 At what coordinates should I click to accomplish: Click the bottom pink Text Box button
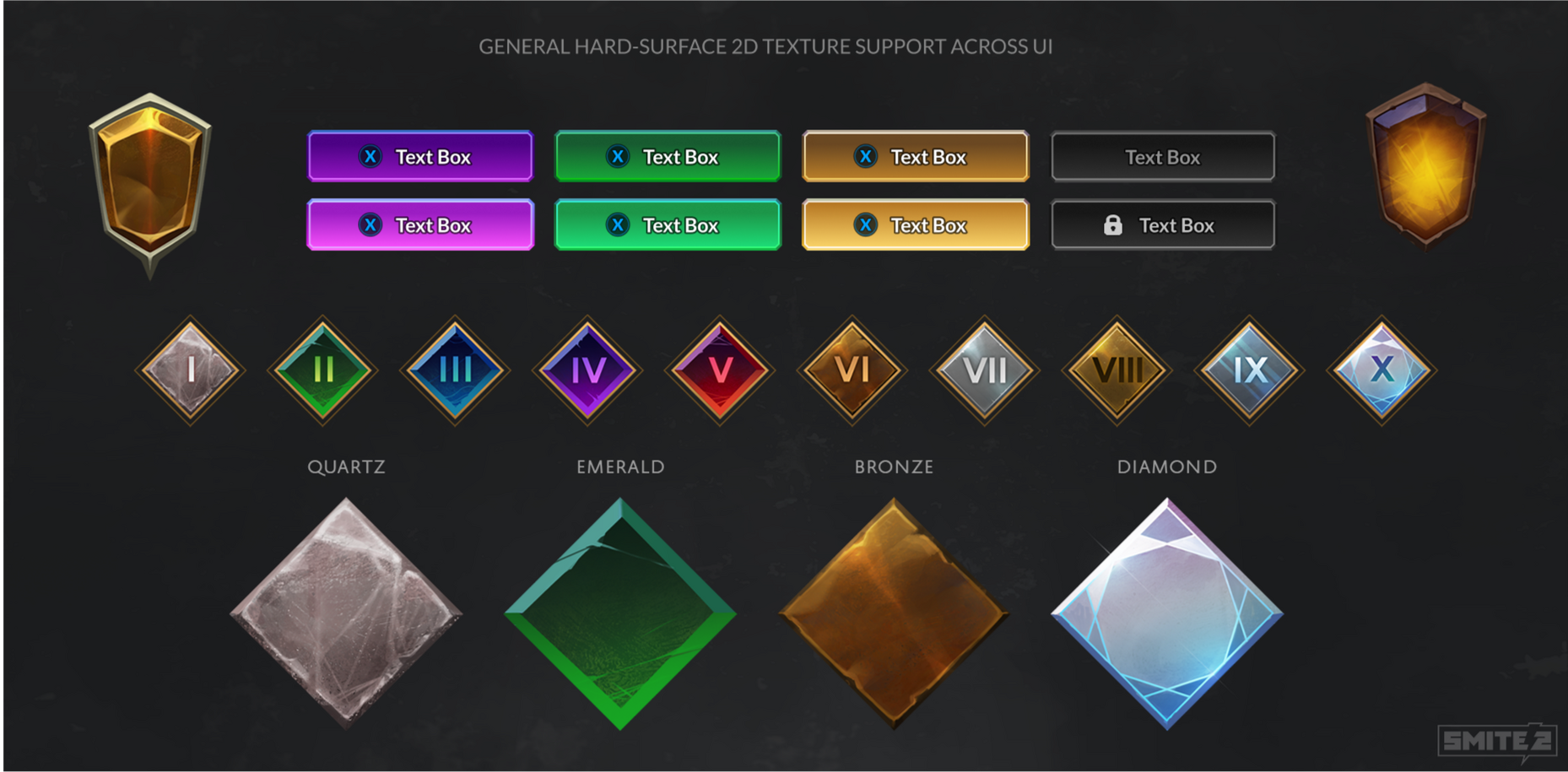click(x=419, y=224)
